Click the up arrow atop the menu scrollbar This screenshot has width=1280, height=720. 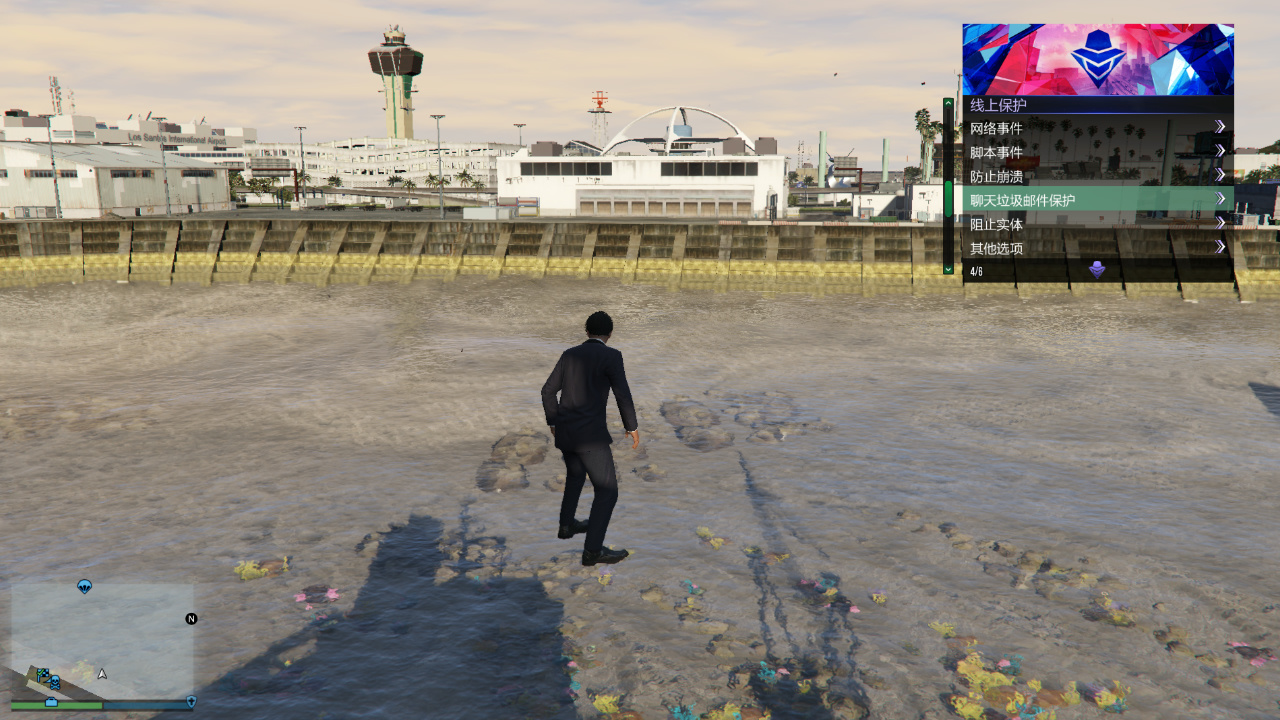tap(948, 103)
